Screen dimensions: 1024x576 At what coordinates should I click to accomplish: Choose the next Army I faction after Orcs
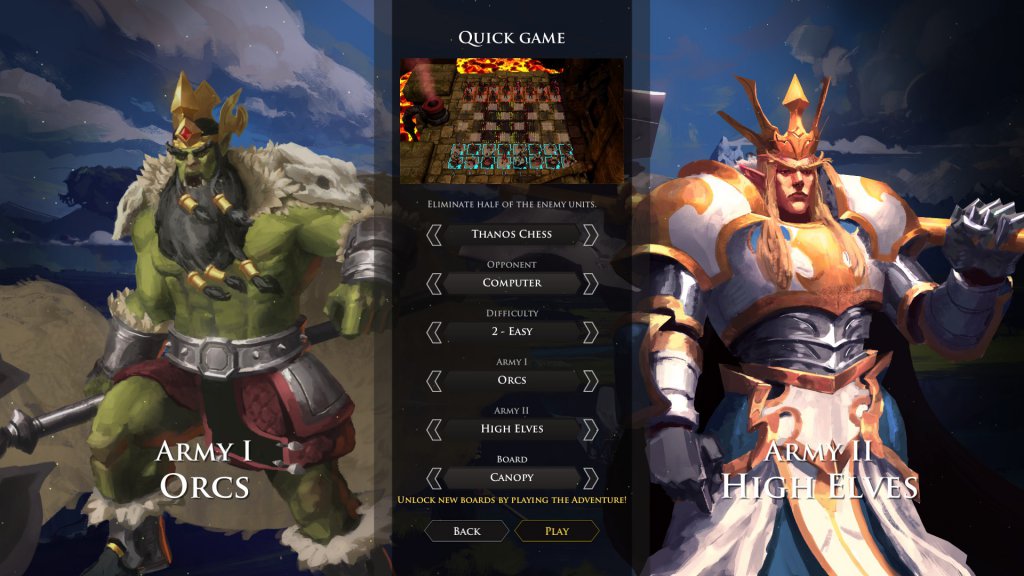tap(591, 380)
